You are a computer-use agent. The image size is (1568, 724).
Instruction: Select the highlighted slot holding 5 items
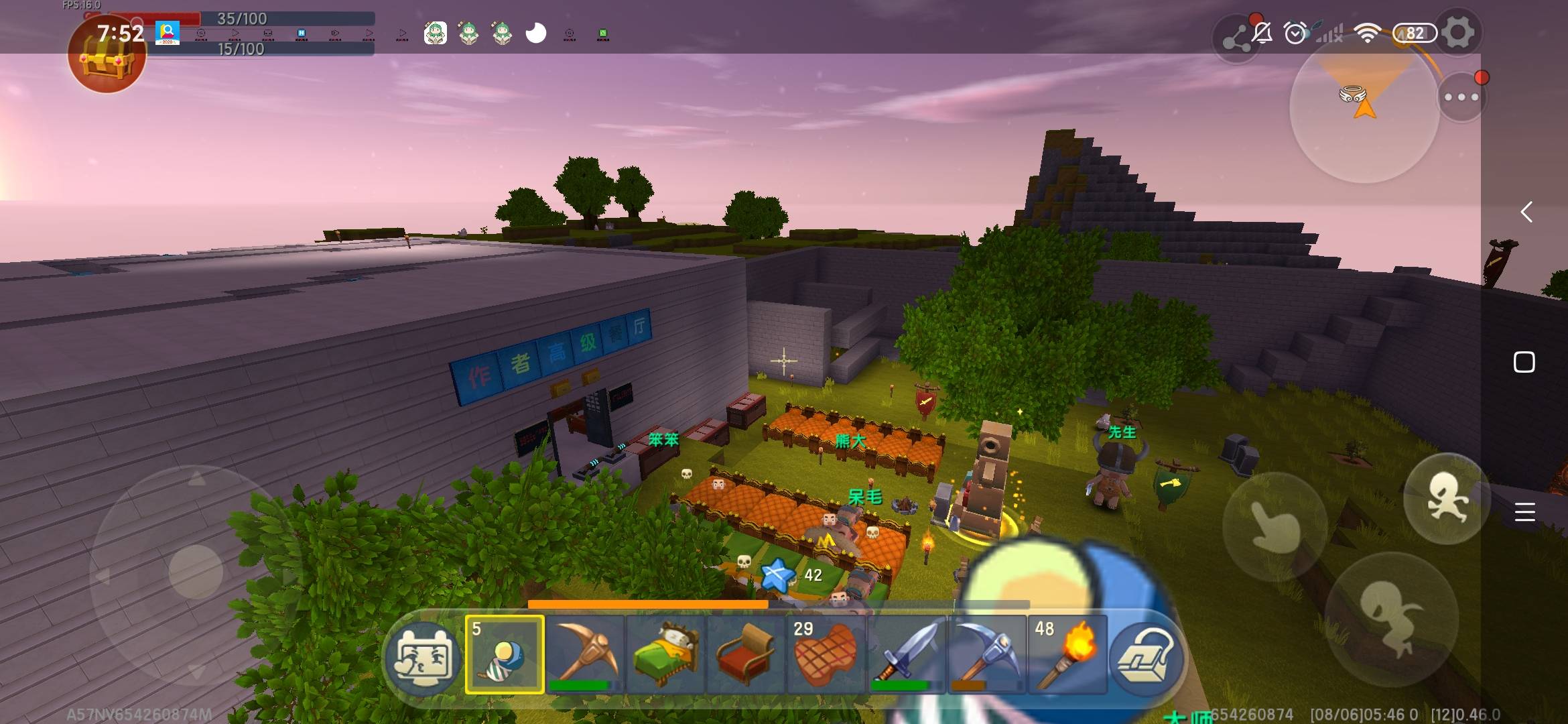(505, 654)
